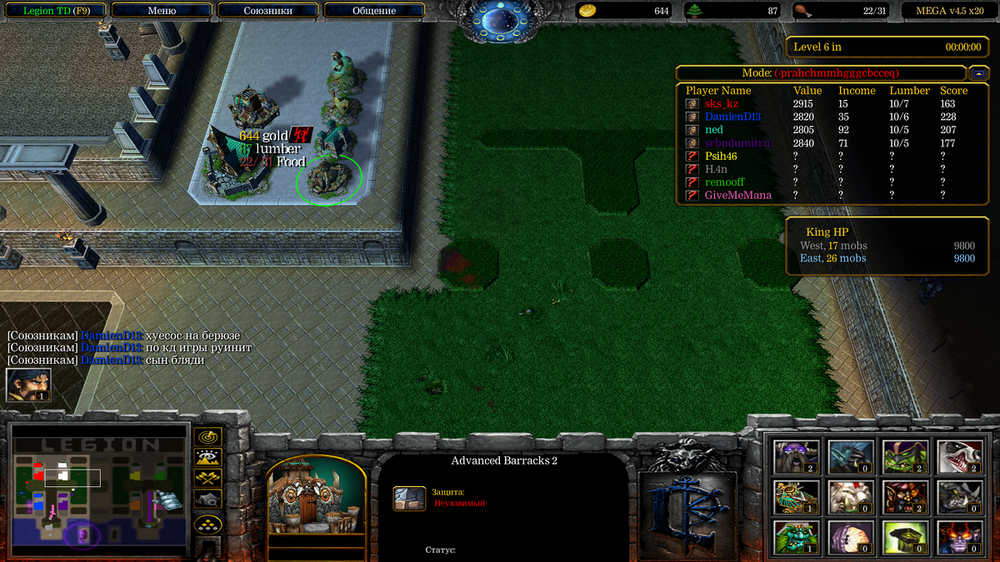The width and height of the screenshot is (1000, 562).
Task: Select the green chest item icon
Action: pyautogui.click(x=903, y=537)
